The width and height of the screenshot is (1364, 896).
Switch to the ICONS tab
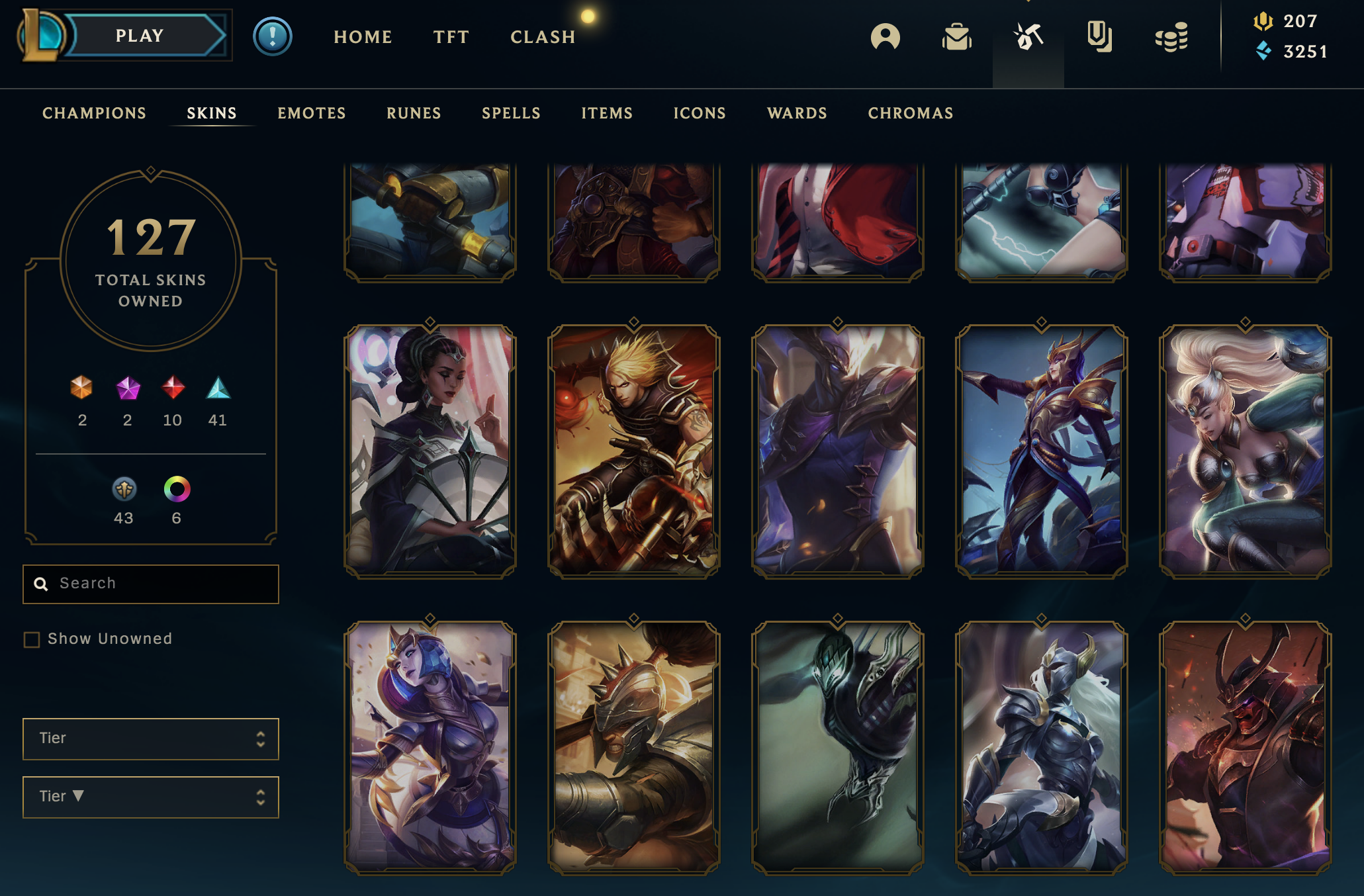click(700, 113)
